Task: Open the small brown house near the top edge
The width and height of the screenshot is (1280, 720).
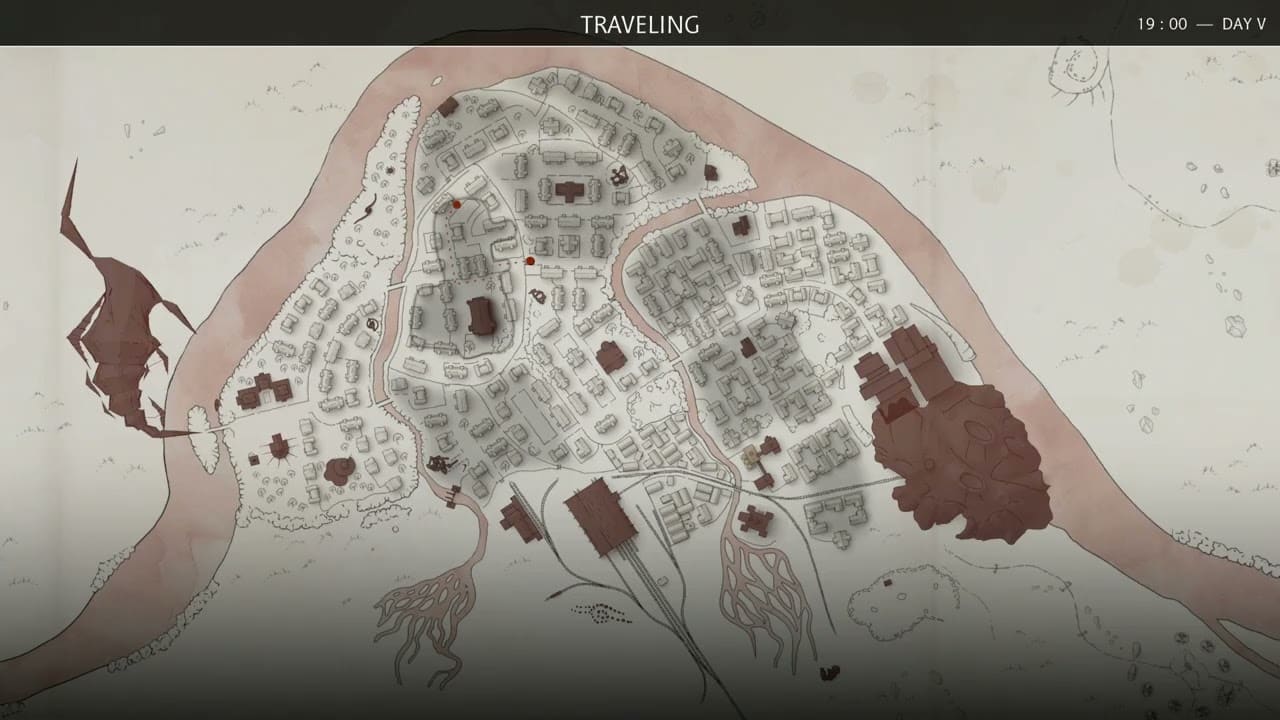Action: pyautogui.click(x=449, y=104)
